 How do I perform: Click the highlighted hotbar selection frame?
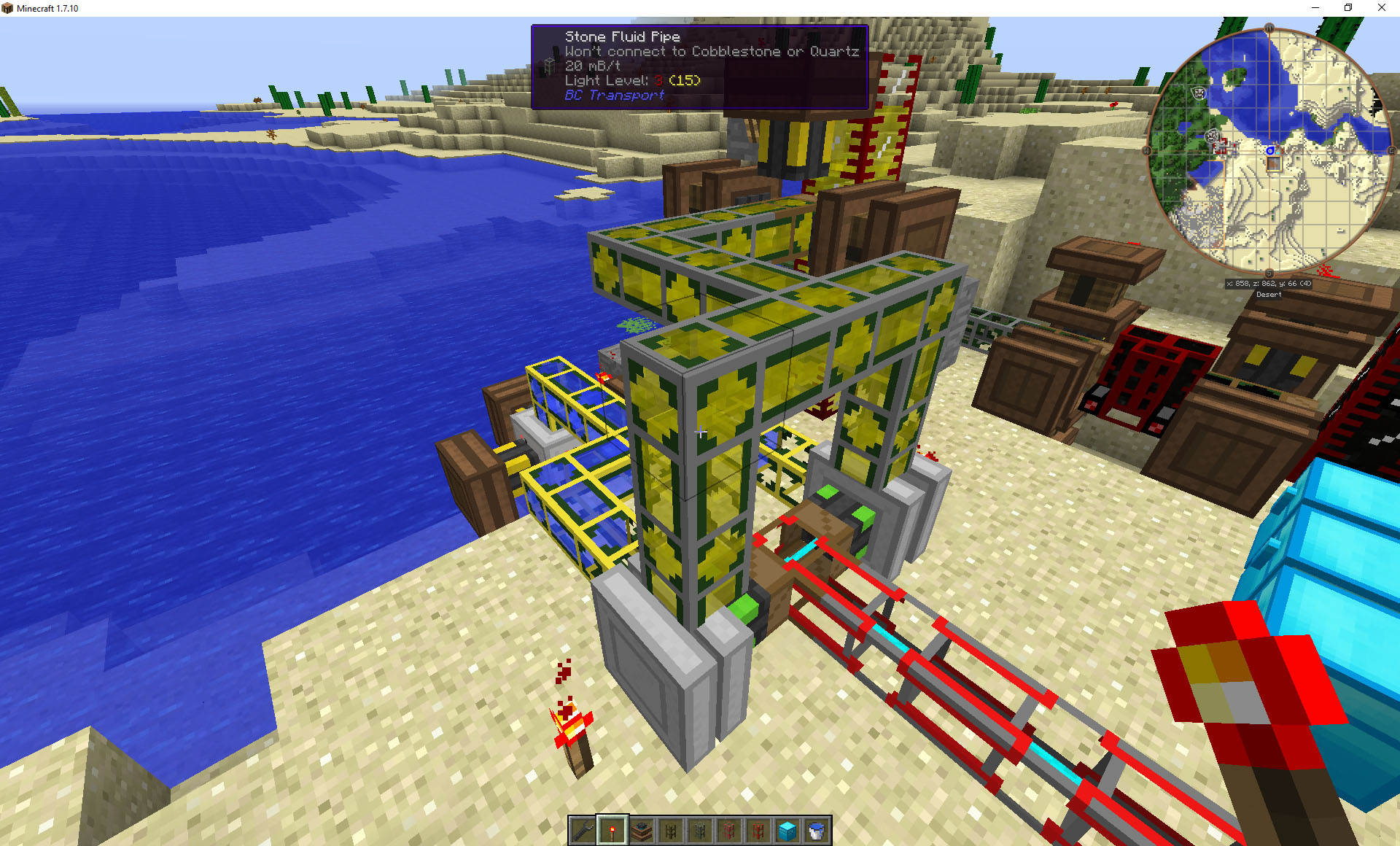(612, 829)
